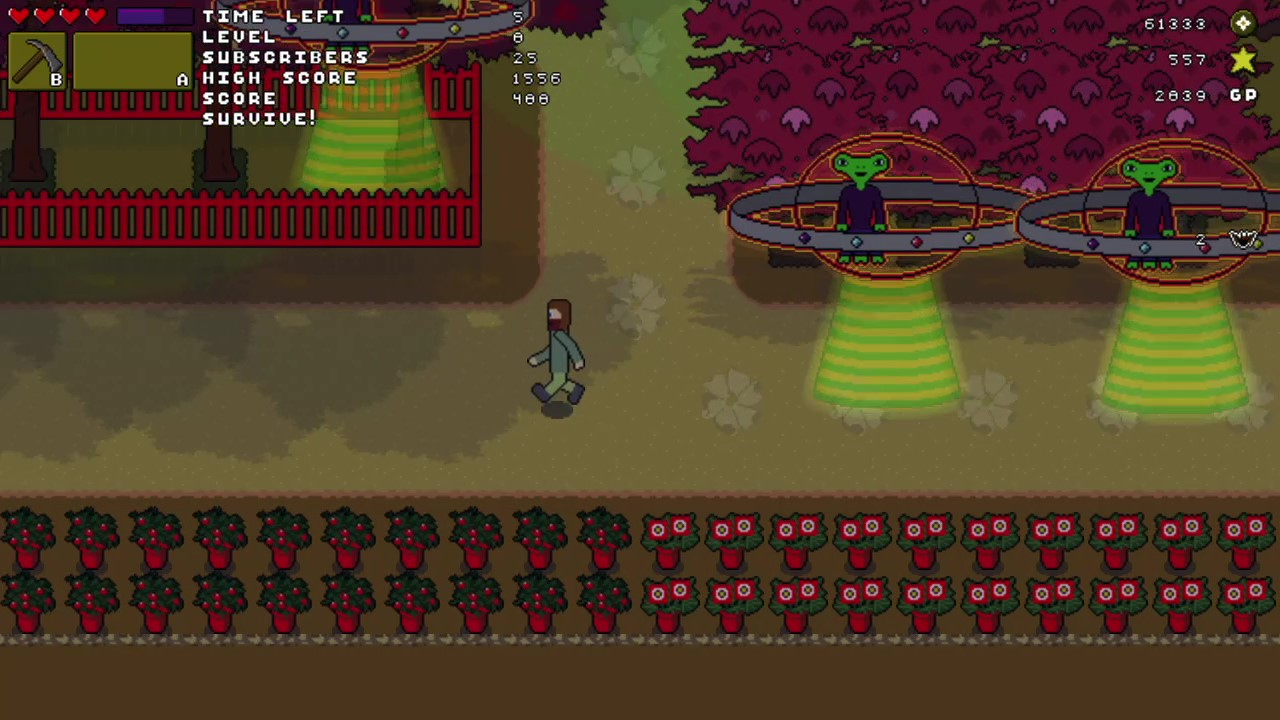Screen dimensions: 1280x720
Task: Click the first red heart in the health bar
Action: coord(18,14)
